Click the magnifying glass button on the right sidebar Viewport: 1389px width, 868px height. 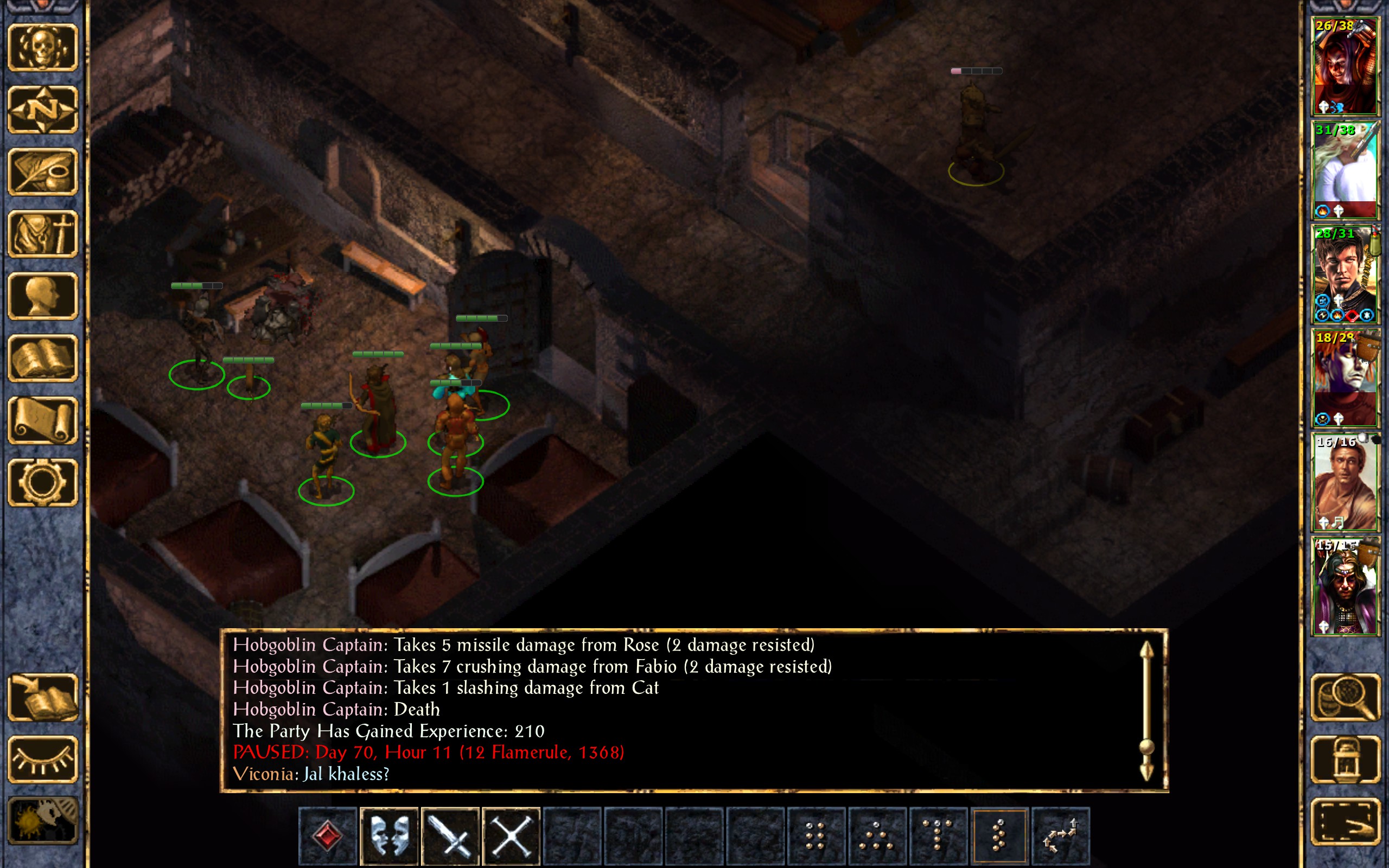tap(1345, 697)
